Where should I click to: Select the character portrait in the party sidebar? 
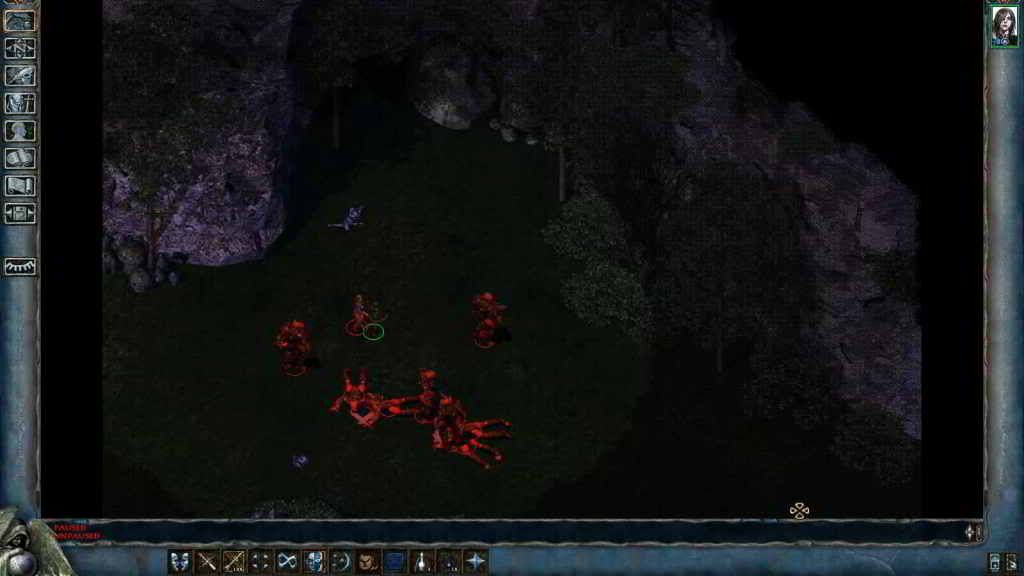pos(1004,26)
